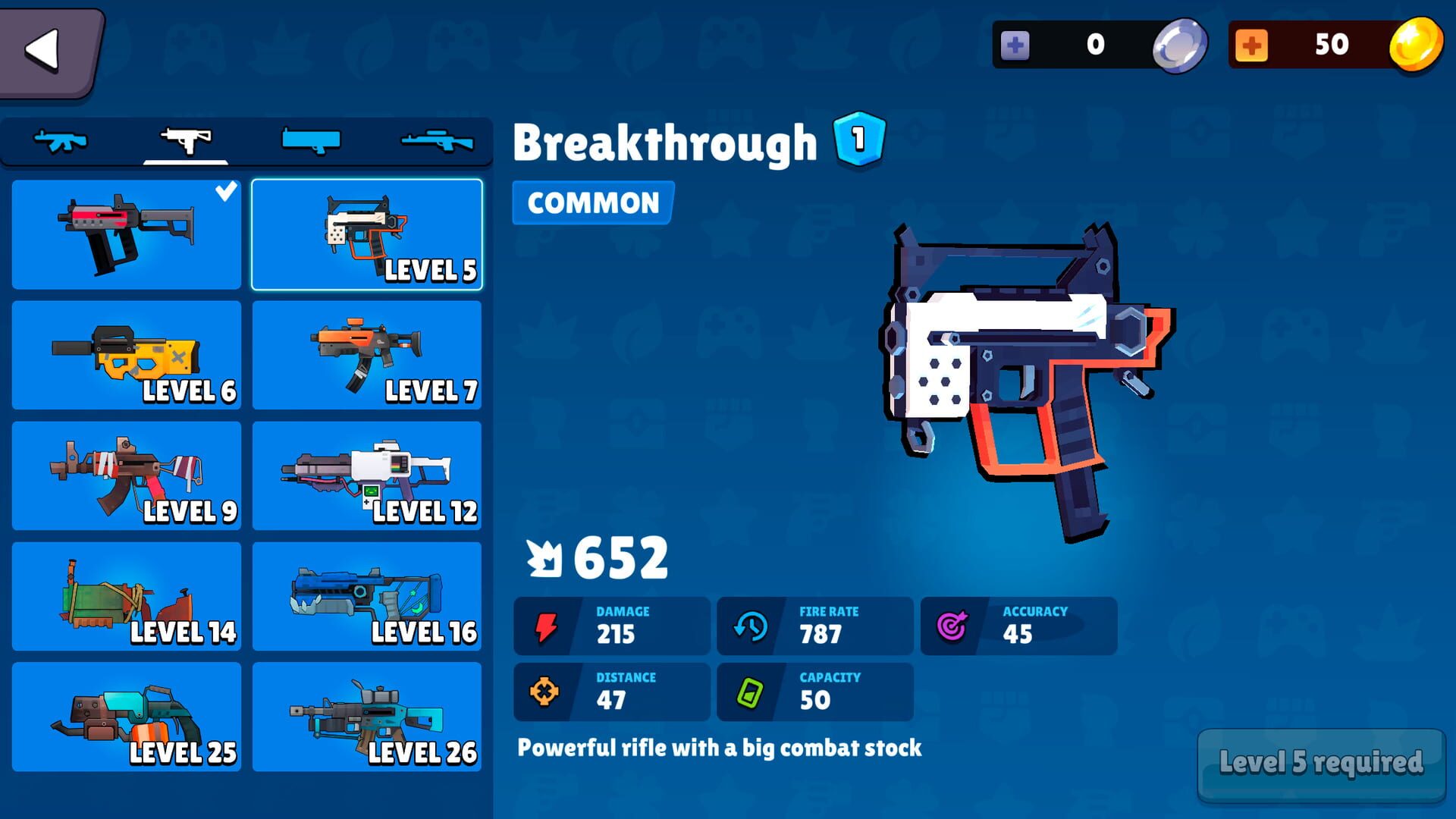Click the capacity magazine icon

[752, 692]
